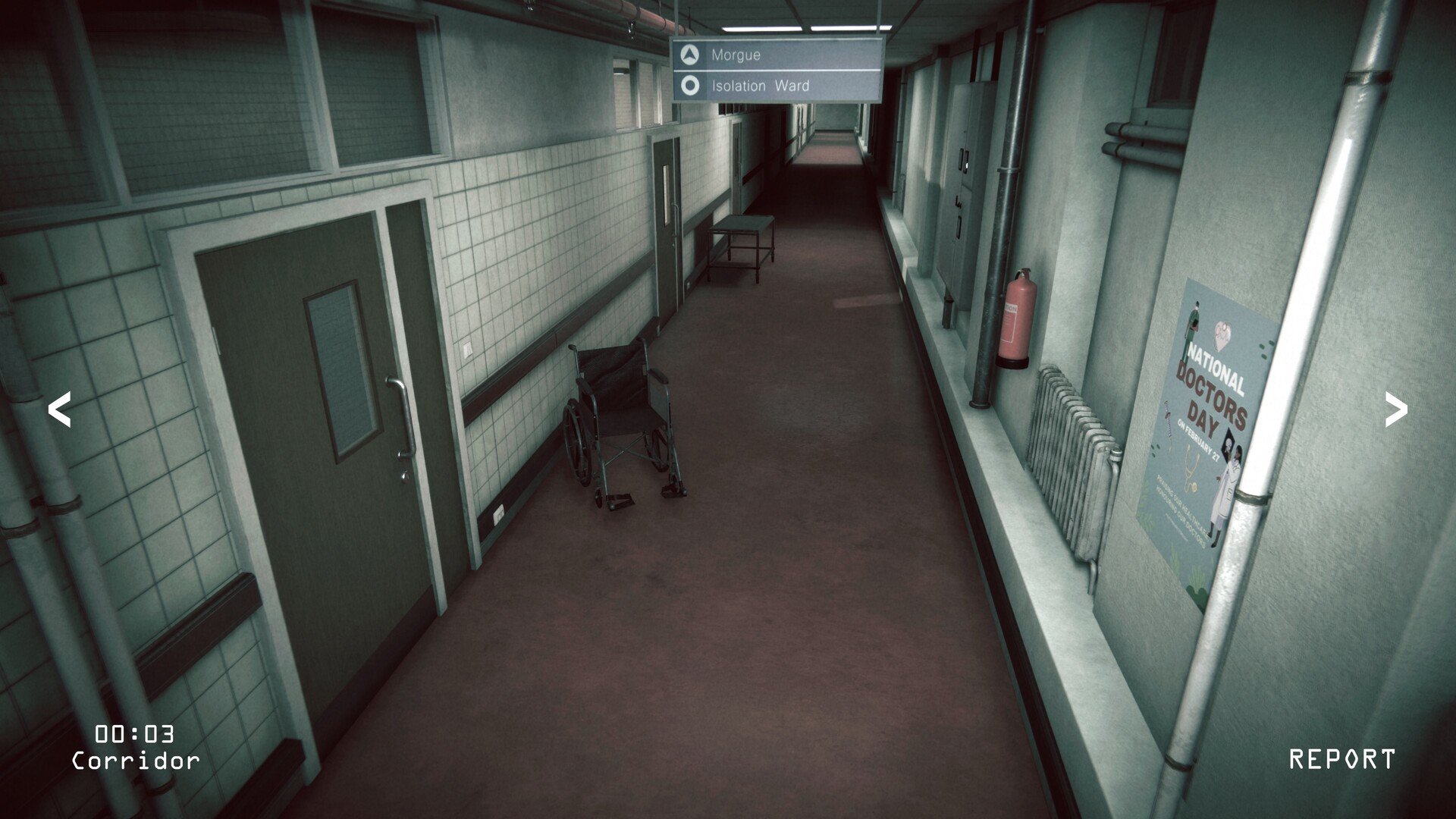Click the dark end of the corridor
Image resolution: width=1456 pixels, height=819 pixels.
(x=834, y=133)
